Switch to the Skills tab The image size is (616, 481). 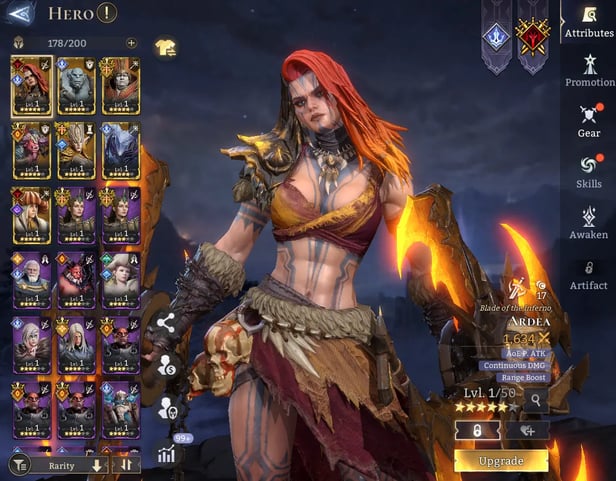pos(589,170)
